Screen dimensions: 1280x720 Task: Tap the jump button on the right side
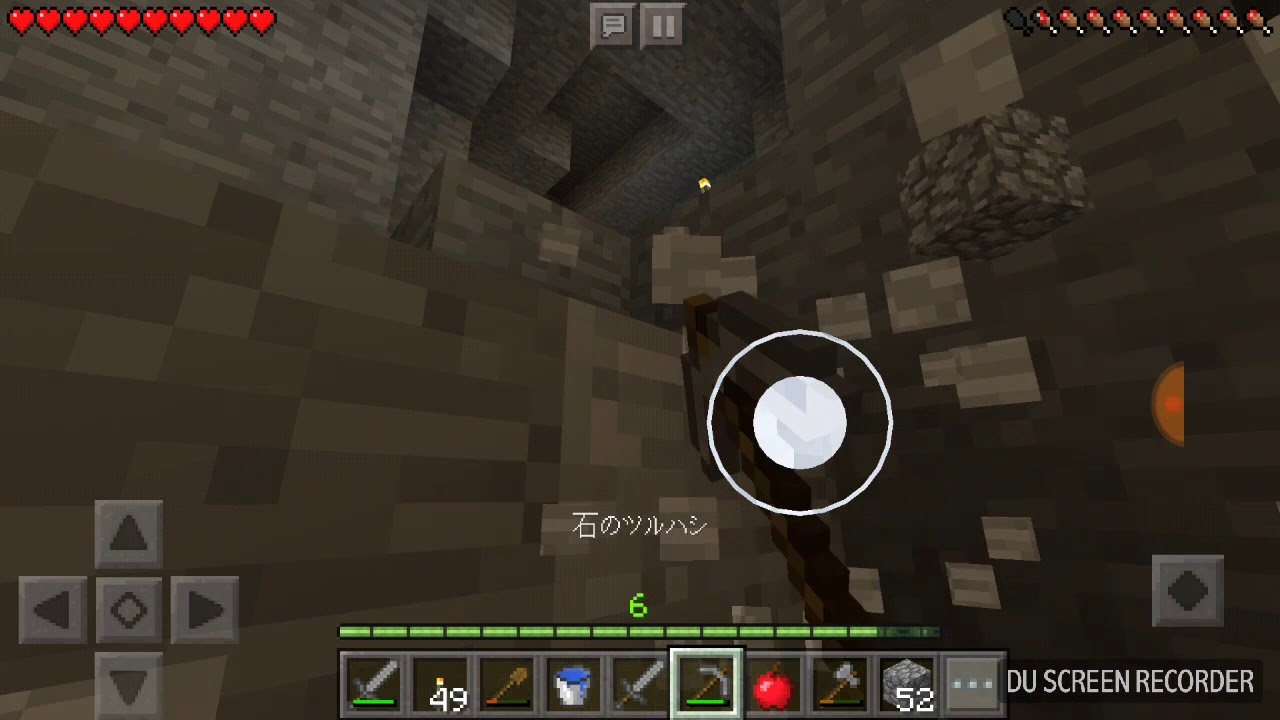(1187, 591)
